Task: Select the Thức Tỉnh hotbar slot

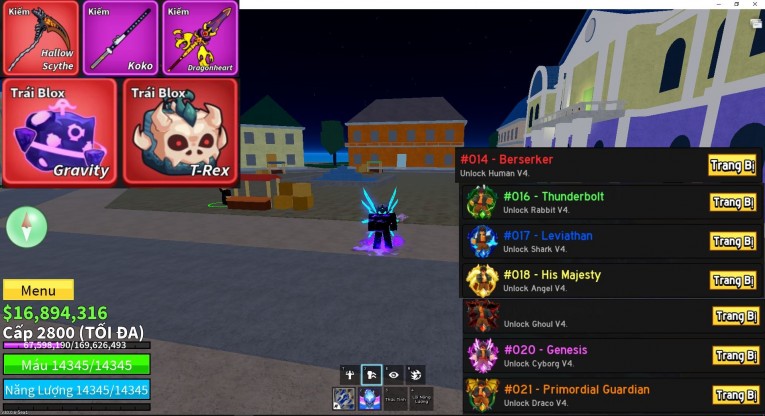Action: [x=397, y=398]
